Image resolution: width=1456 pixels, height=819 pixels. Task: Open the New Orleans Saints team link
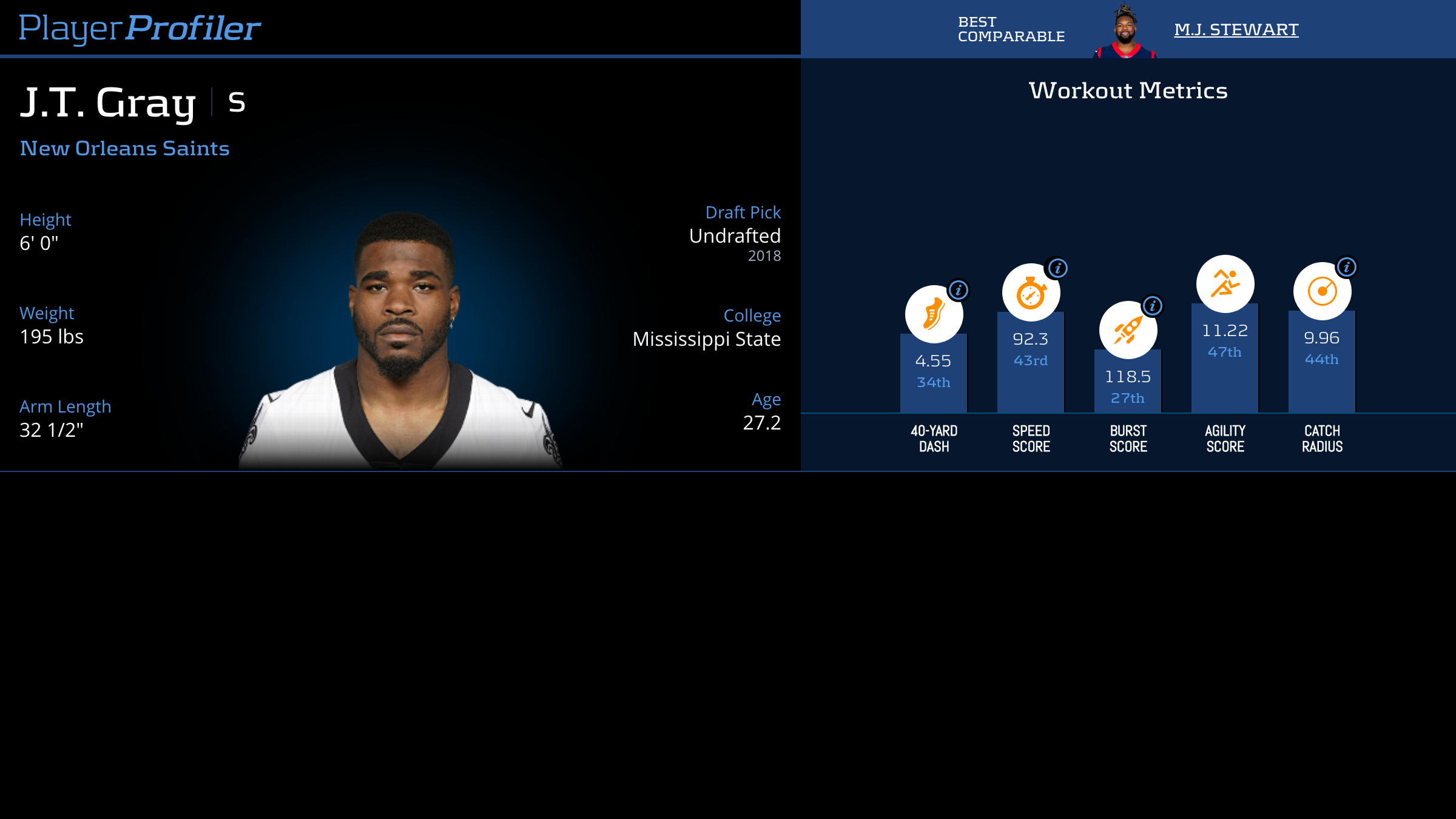[x=124, y=148]
